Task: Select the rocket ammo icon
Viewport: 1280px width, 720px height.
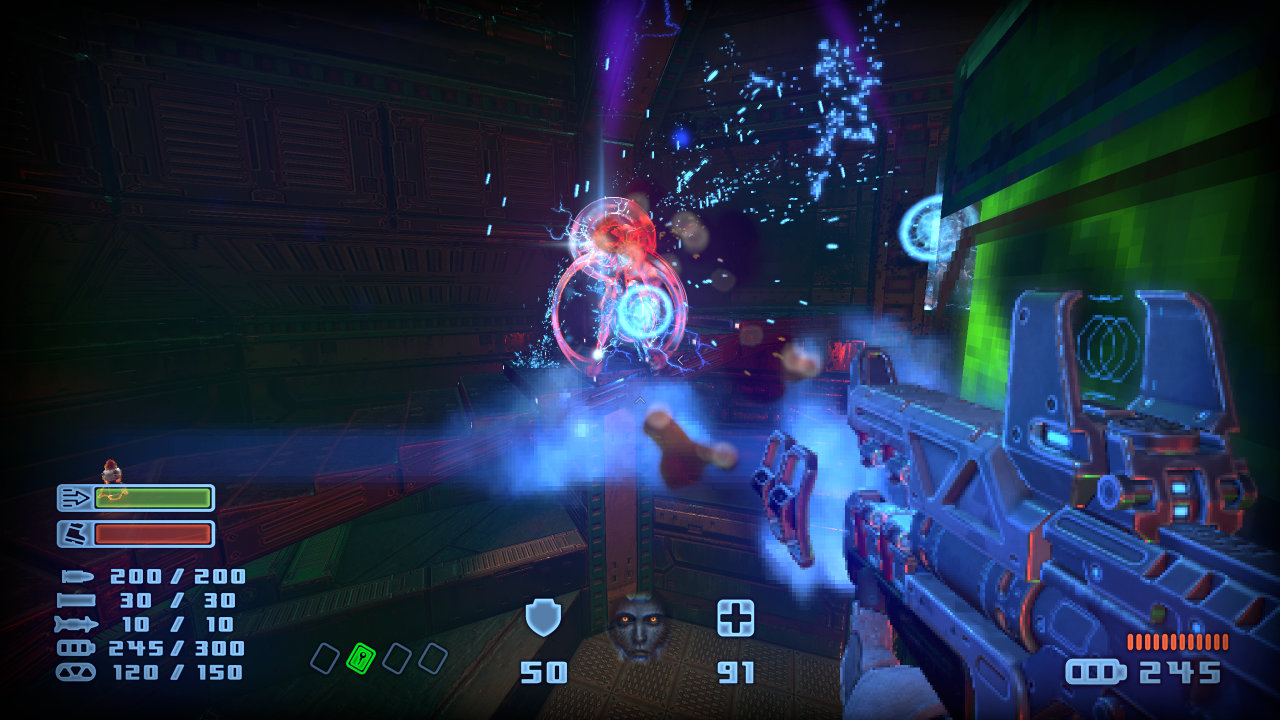Action: [x=76, y=624]
